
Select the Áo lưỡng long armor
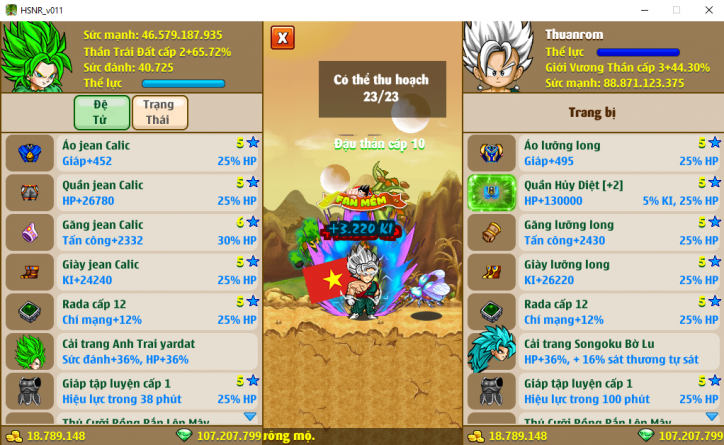pyautogui.click(x=593, y=152)
